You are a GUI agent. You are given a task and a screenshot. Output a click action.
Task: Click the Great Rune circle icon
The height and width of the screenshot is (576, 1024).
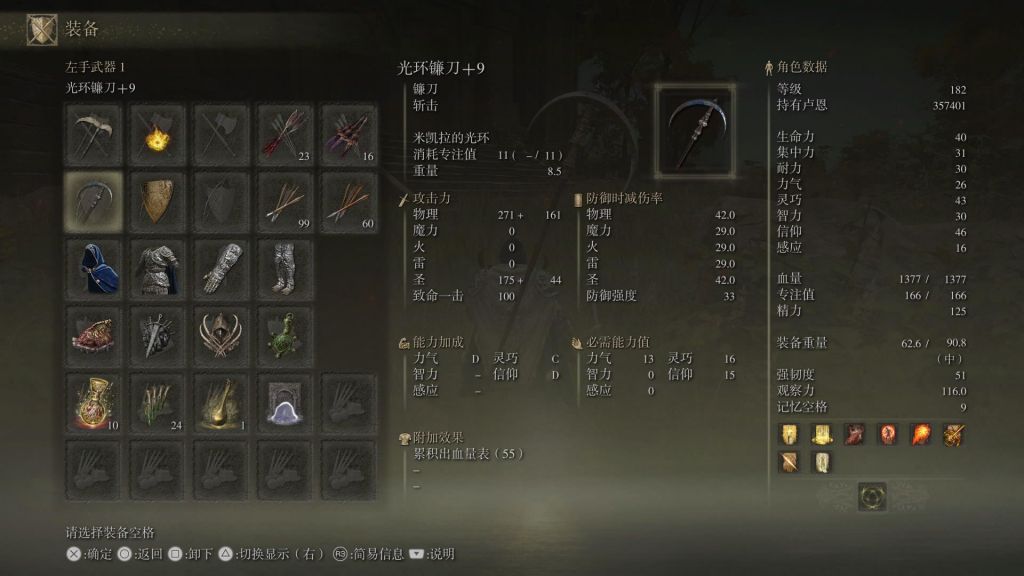coord(872,496)
